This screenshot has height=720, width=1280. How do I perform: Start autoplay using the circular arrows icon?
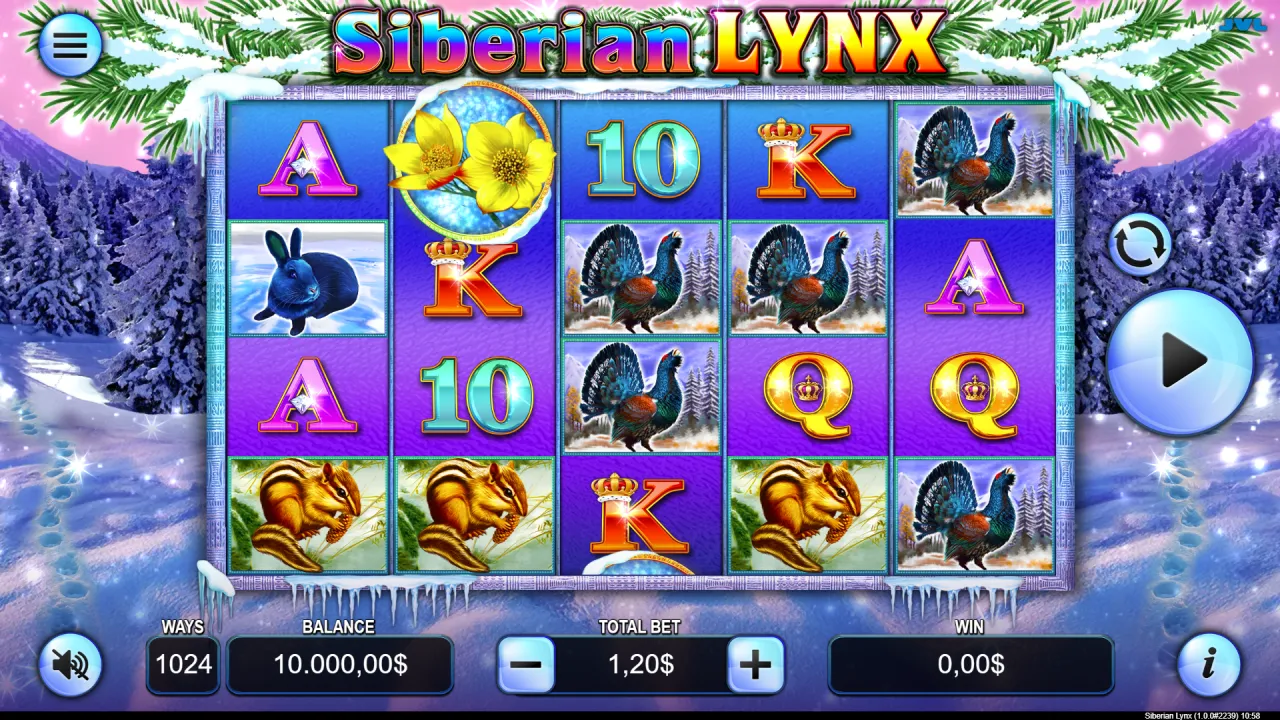[1140, 243]
